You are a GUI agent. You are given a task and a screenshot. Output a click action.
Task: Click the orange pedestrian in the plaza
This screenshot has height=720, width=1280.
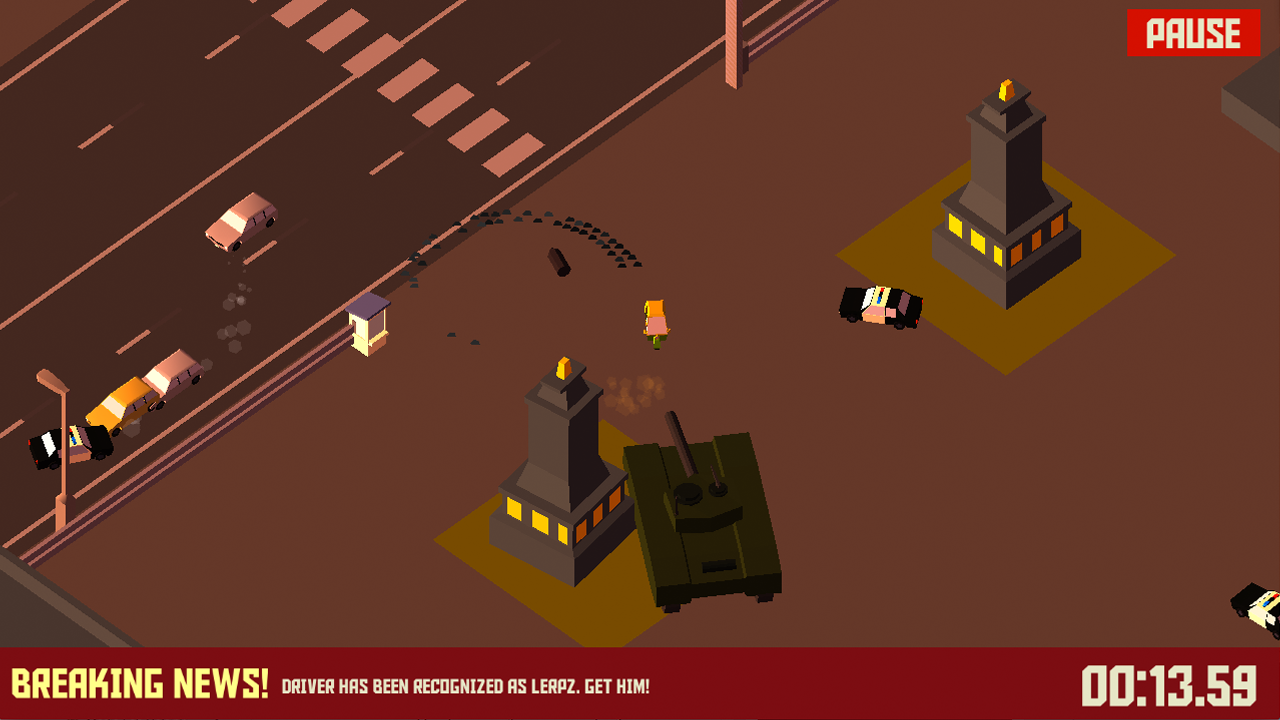pos(656,320)
